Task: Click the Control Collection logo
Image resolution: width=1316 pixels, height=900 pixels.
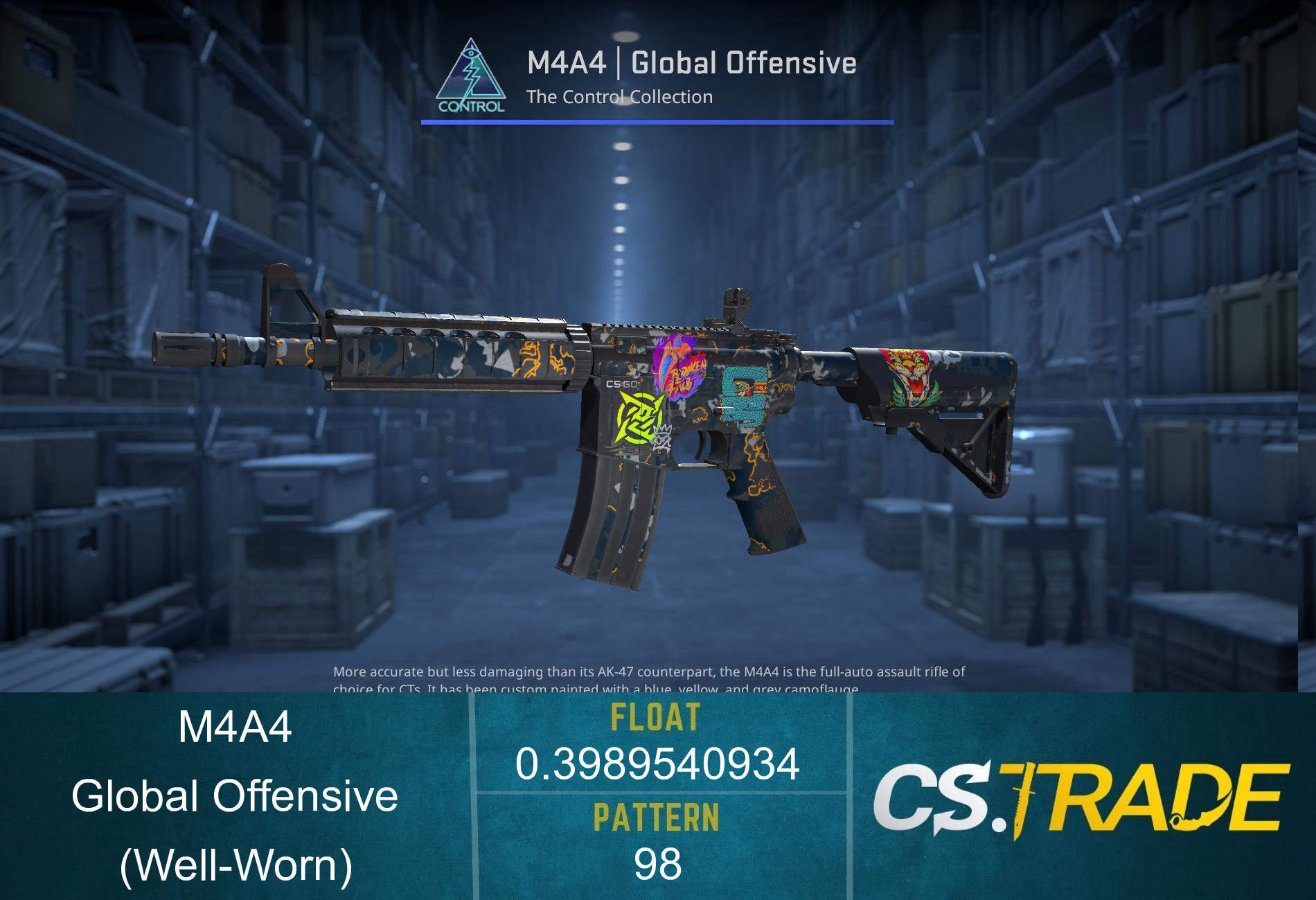Action: [474, 75]
